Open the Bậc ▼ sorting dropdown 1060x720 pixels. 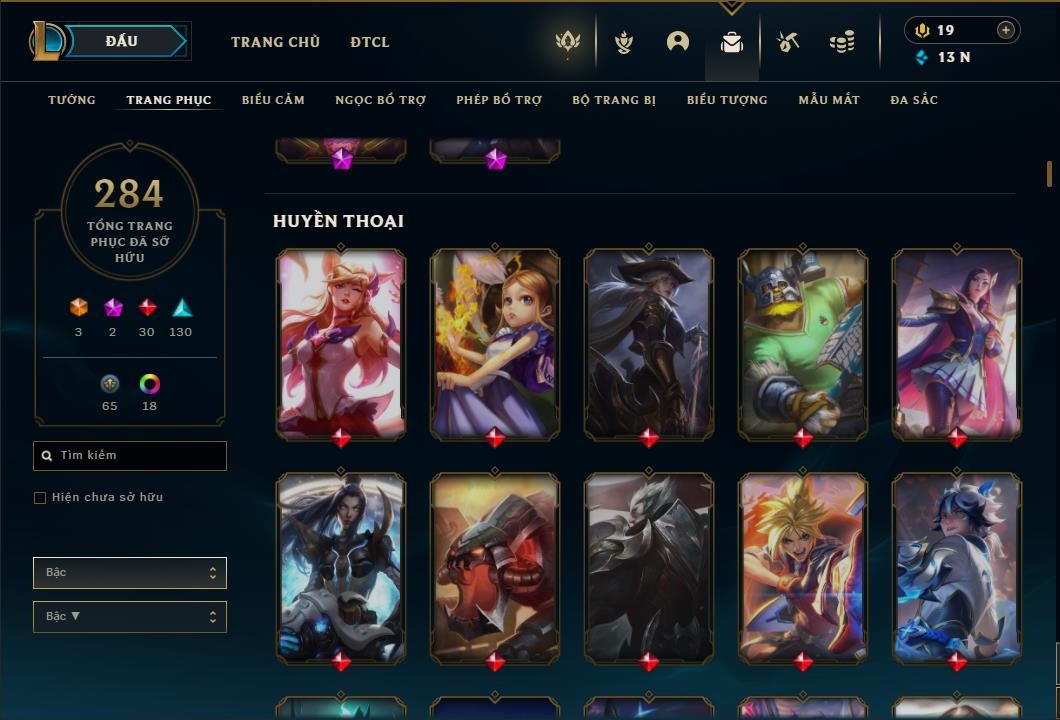[x=130, y=617]
